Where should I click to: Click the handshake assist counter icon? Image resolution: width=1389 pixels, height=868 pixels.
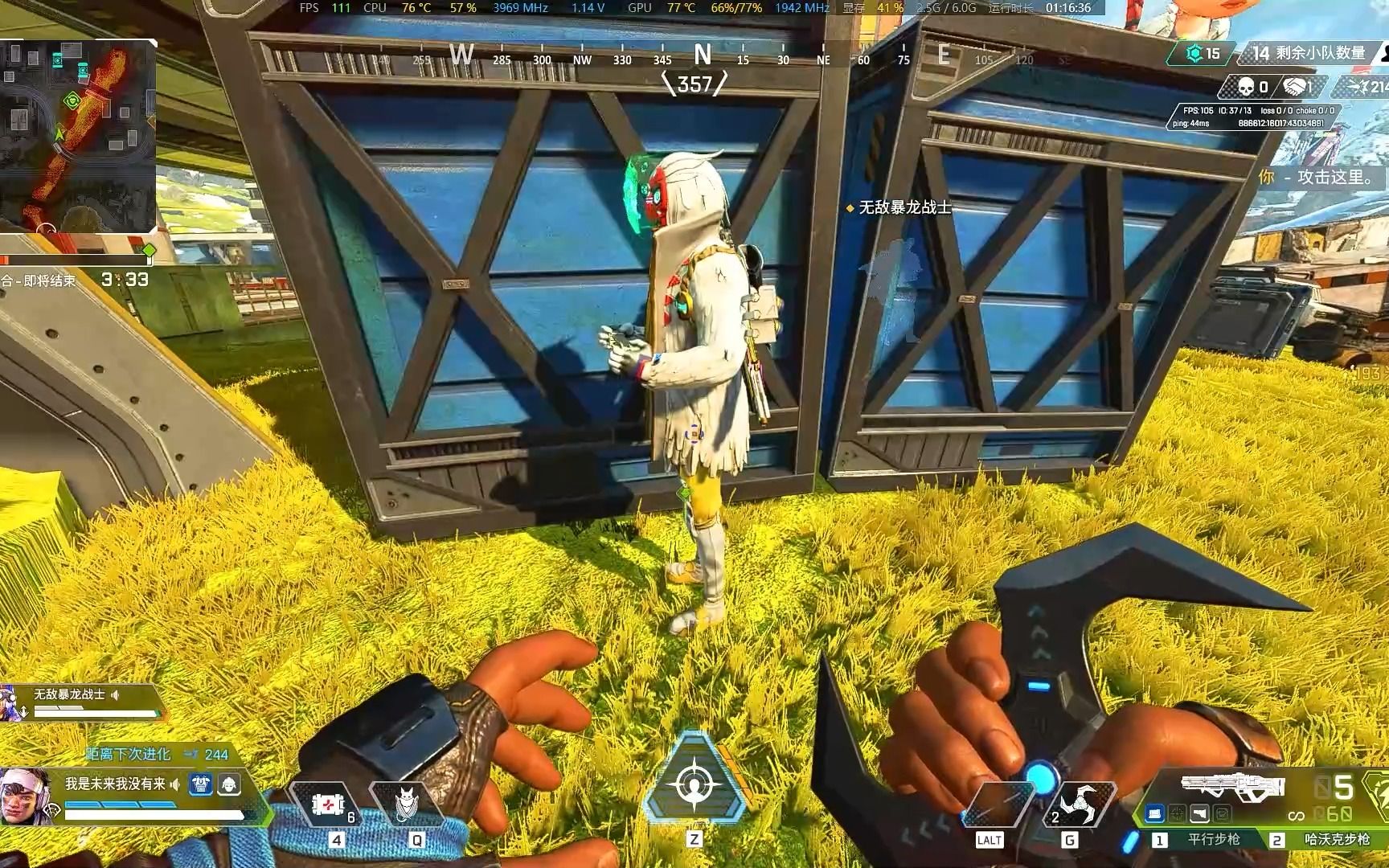click(x=1294, y=87)
